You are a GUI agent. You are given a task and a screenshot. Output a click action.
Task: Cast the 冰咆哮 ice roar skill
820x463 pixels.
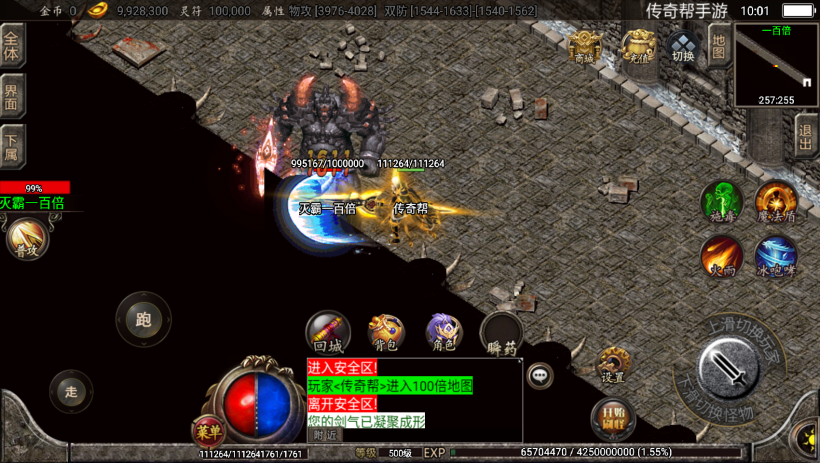pos(775,255)
